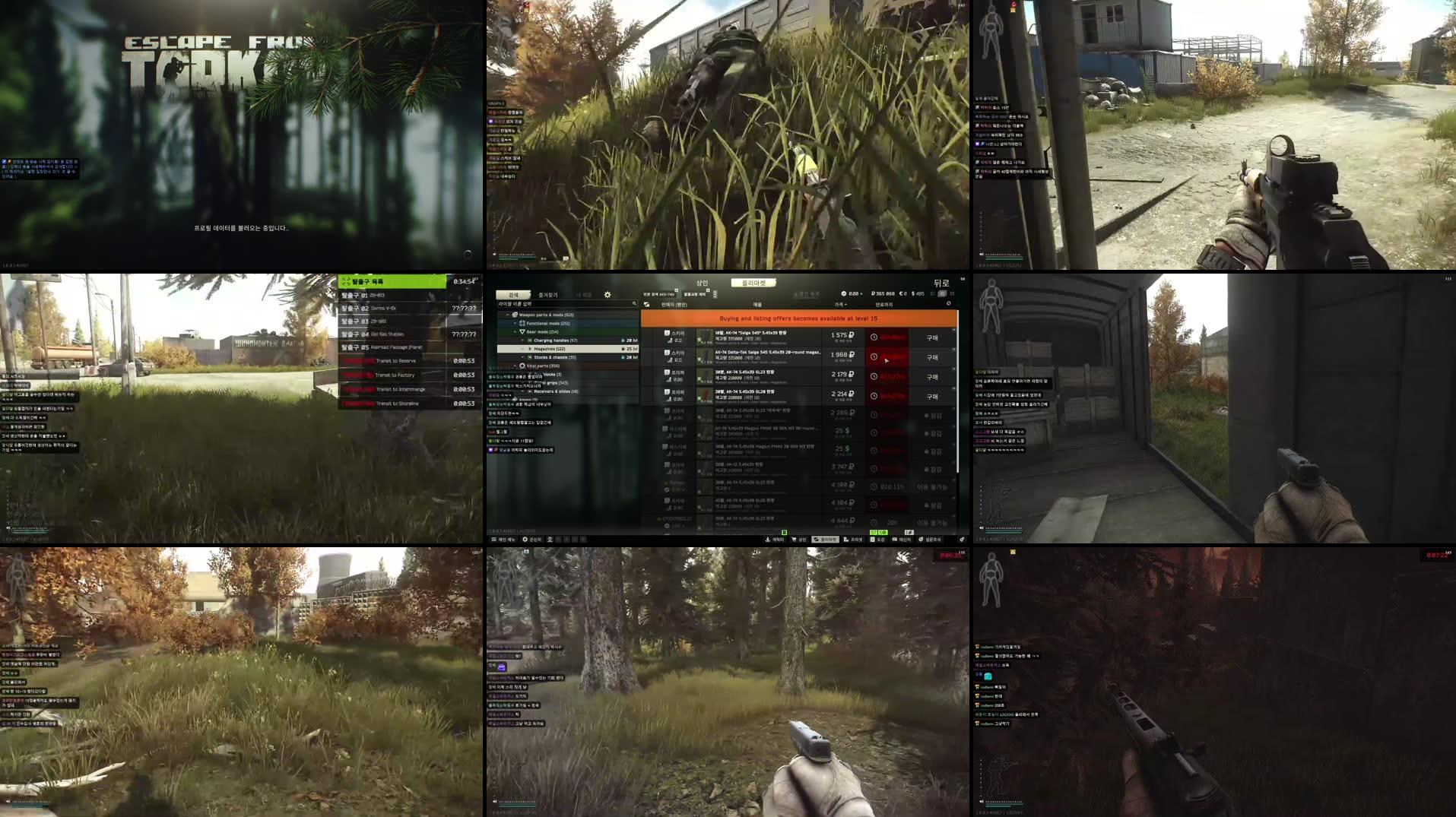1456x817 pixels.
Task: Collapse the Weapon parts & mods category
Action: [507, 315]
